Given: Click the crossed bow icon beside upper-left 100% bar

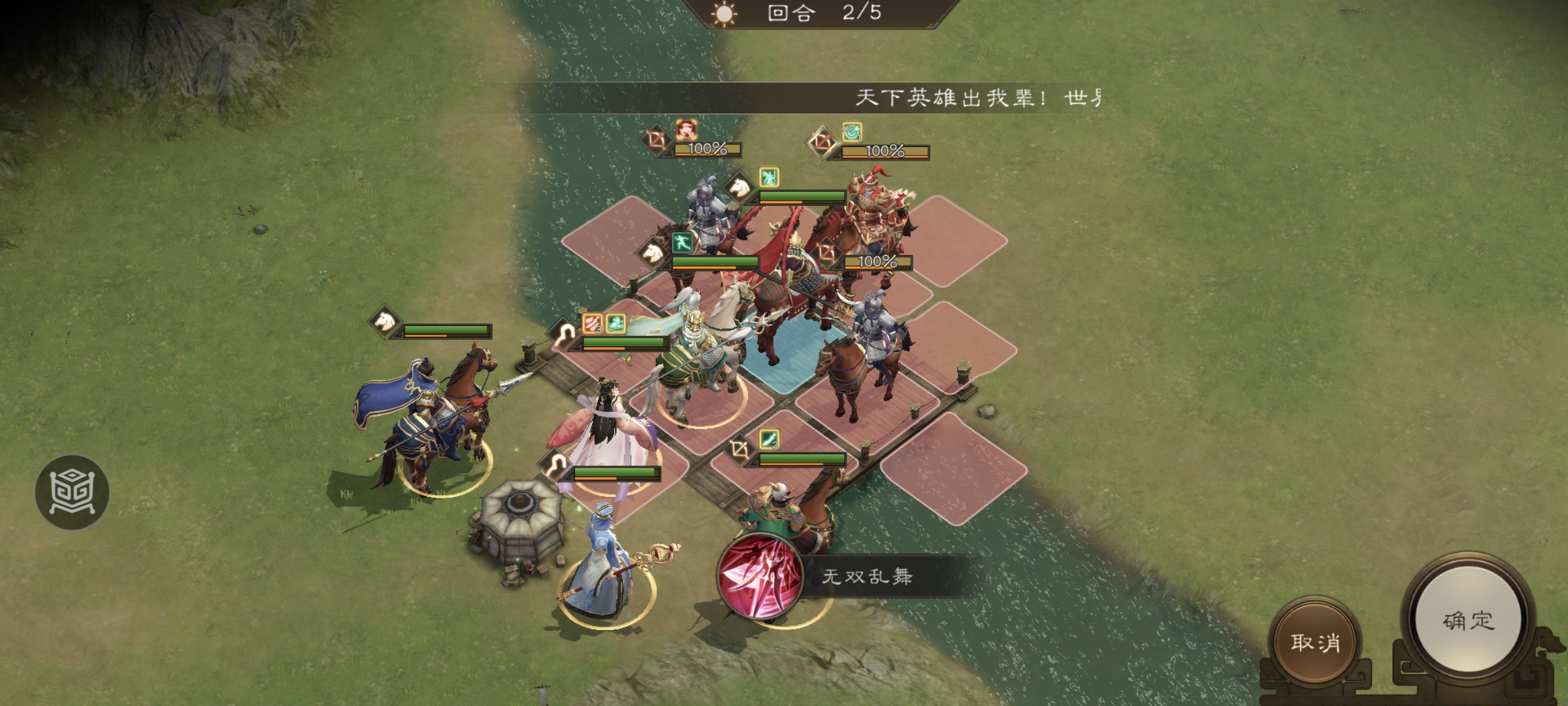Looking at the screenshot, I should 659,141.
